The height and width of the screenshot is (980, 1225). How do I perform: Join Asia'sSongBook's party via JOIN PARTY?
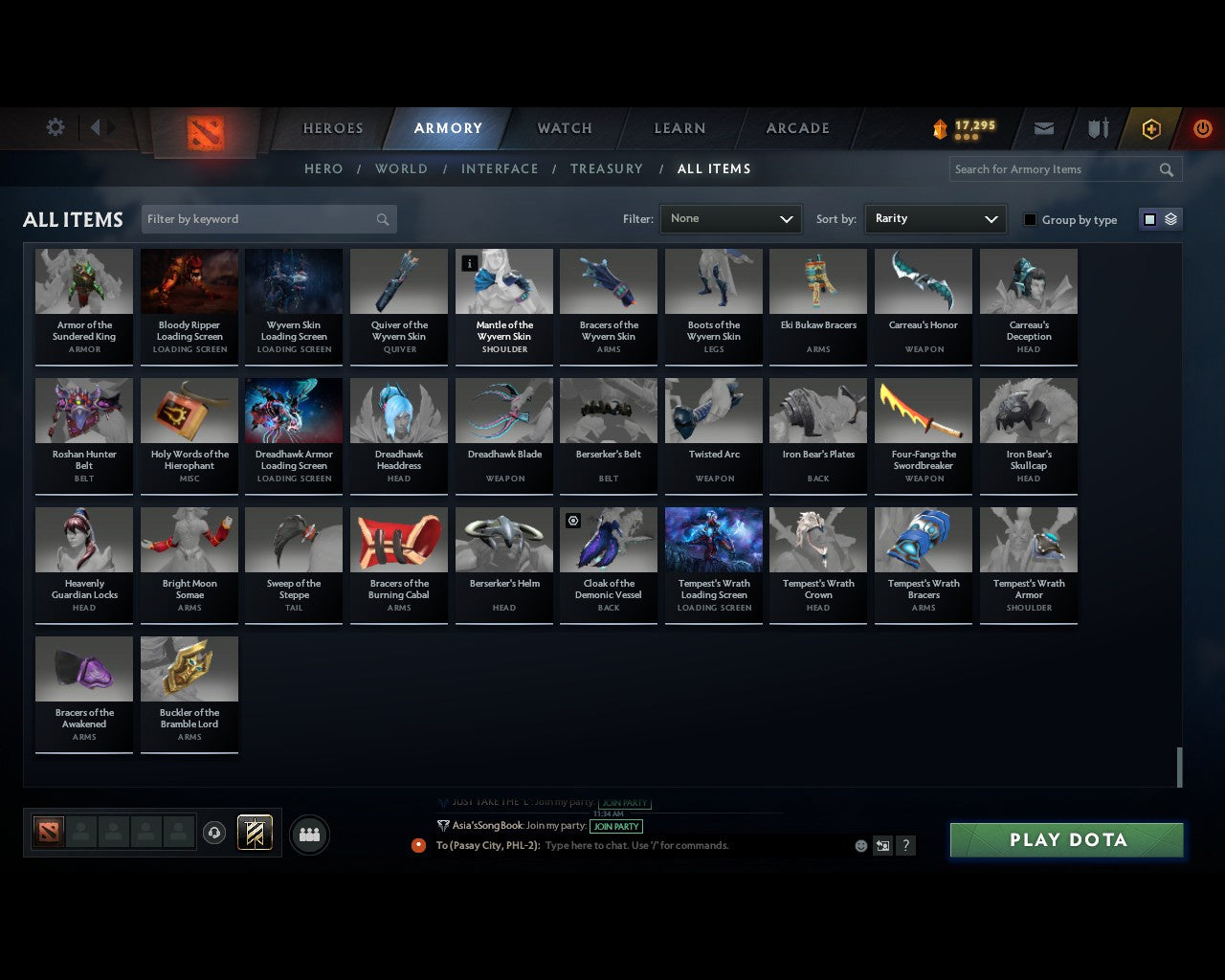tap(616, 826)
